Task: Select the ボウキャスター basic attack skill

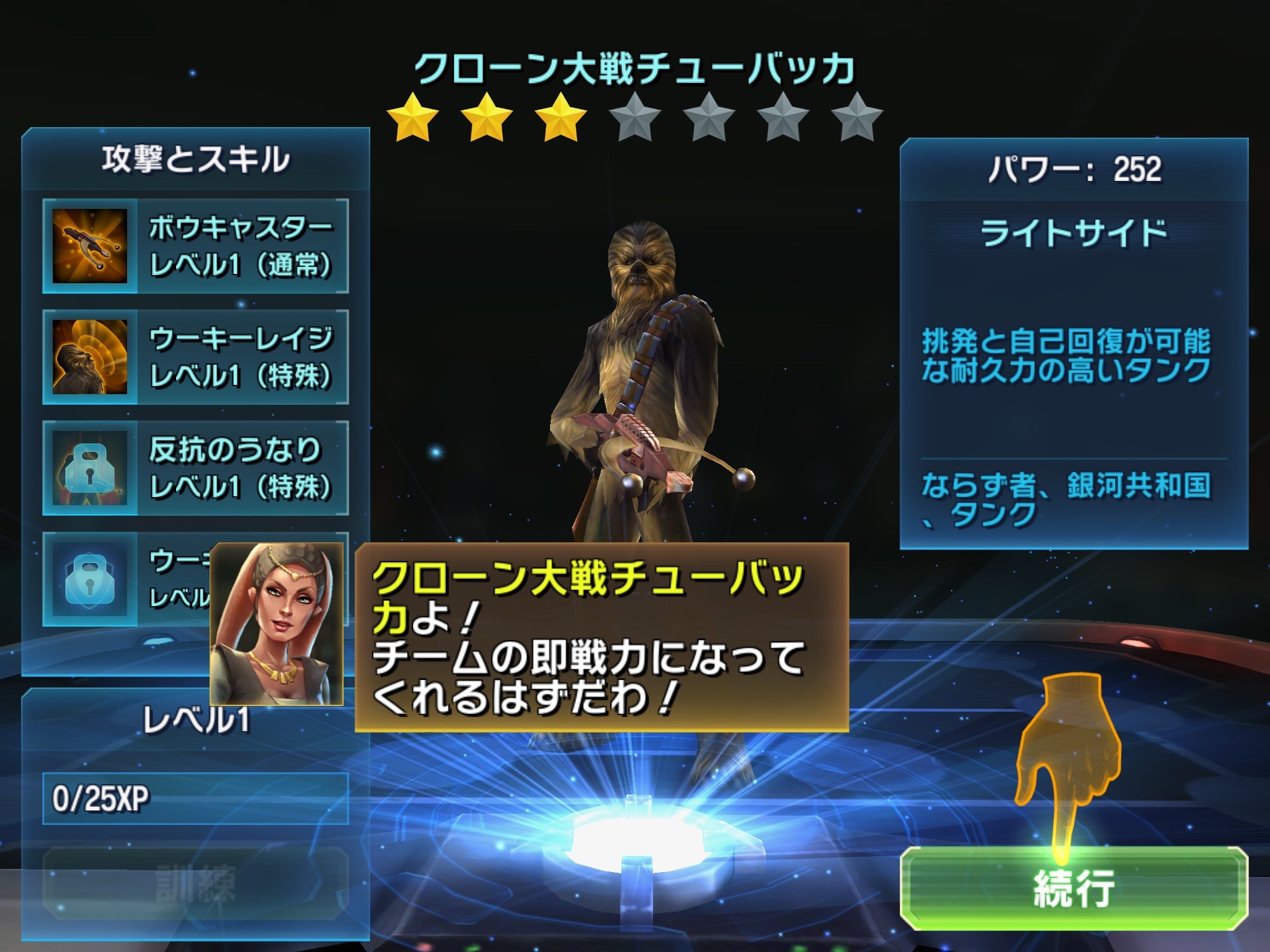Action: point(195,246)
